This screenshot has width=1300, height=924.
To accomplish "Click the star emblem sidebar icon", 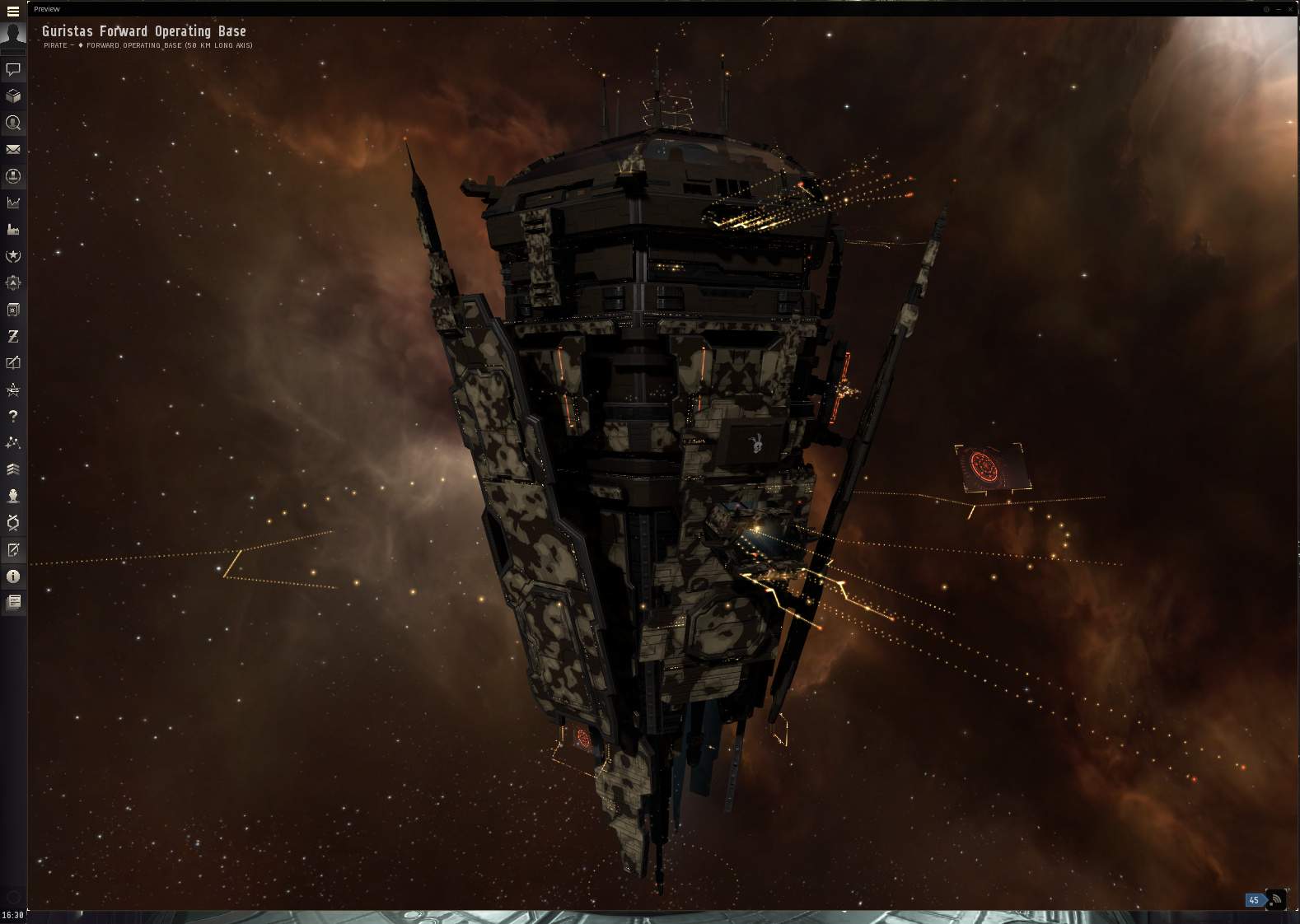I will [x=13, y=256].
